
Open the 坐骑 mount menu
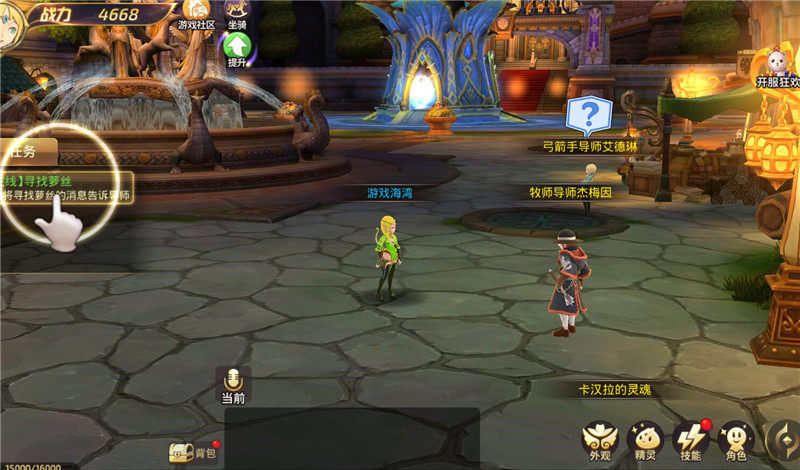[x=238, y=12]
